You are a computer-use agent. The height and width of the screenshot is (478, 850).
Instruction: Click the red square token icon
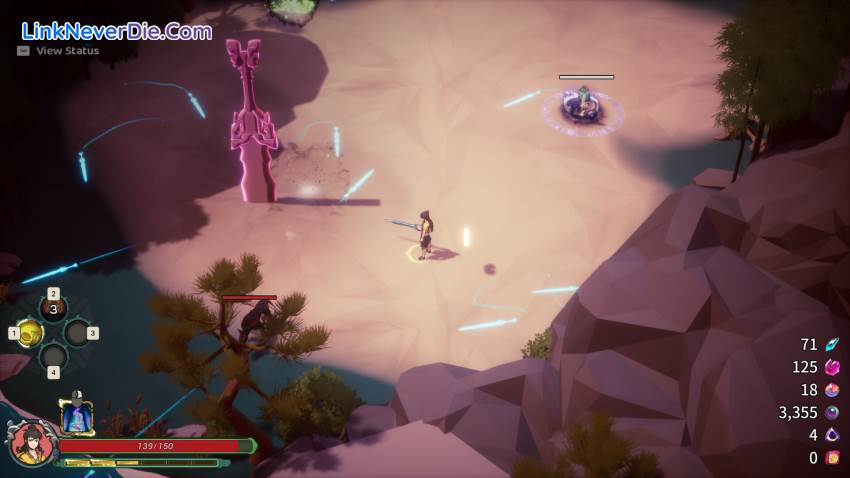(832, 458)
